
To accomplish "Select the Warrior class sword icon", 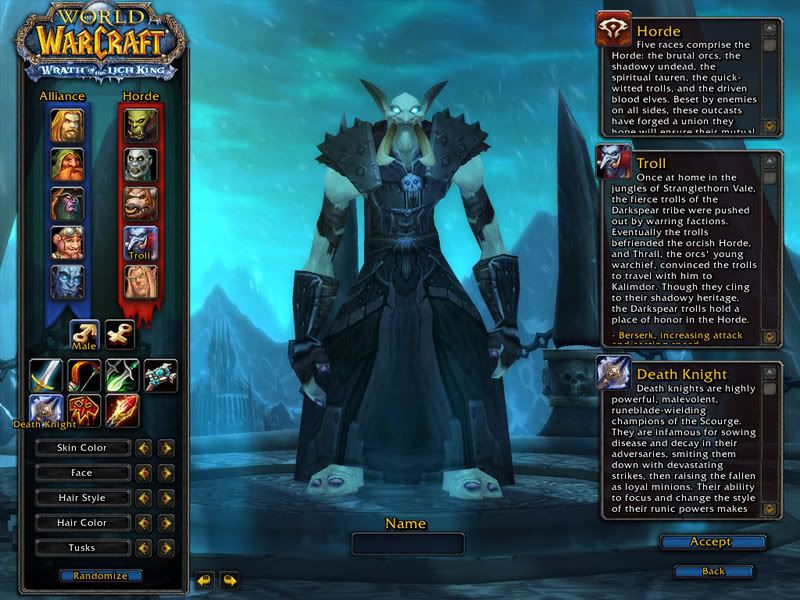I will tap(45, 375).
